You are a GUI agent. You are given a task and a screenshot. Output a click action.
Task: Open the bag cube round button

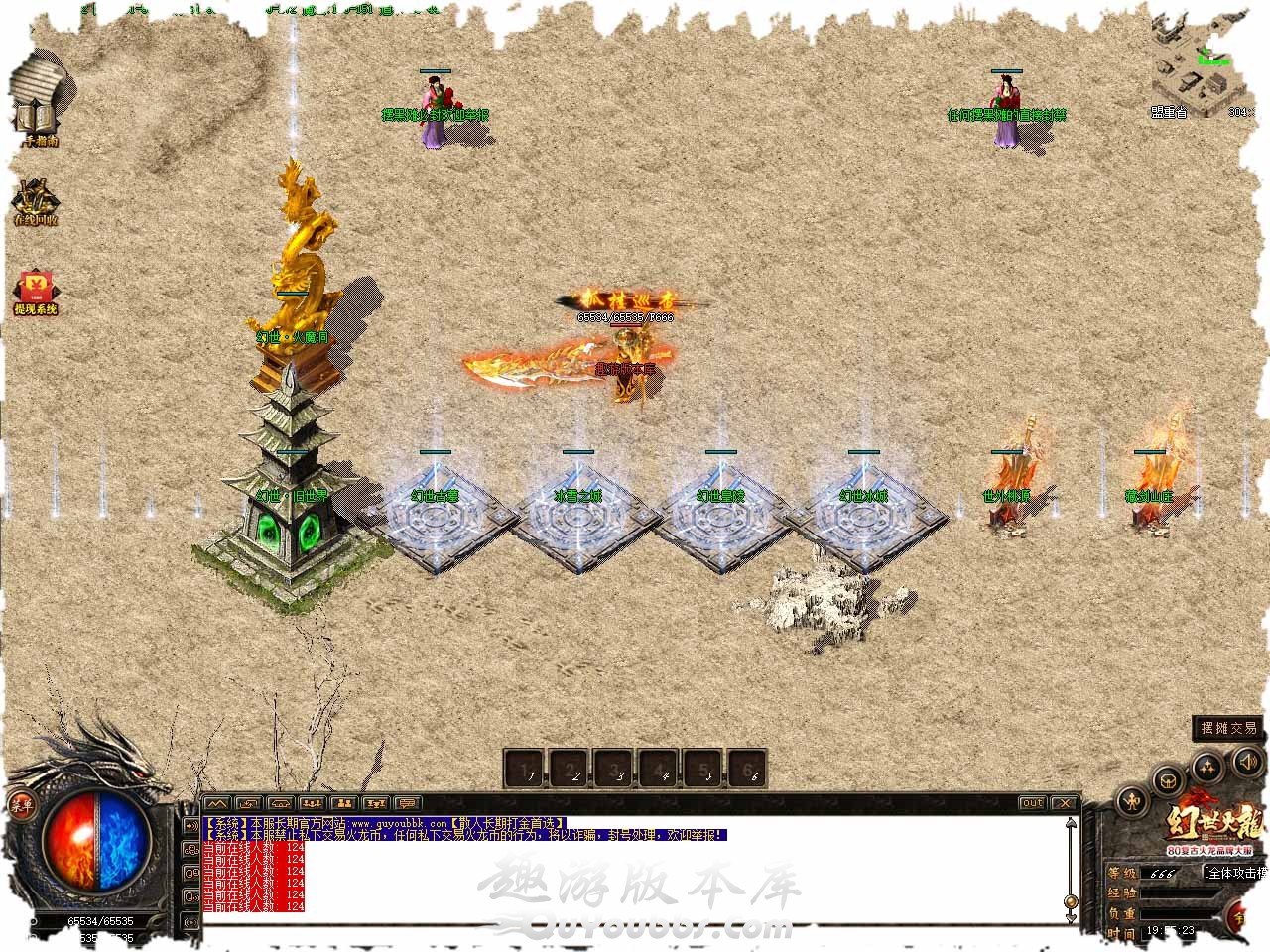click(1168, 780)
